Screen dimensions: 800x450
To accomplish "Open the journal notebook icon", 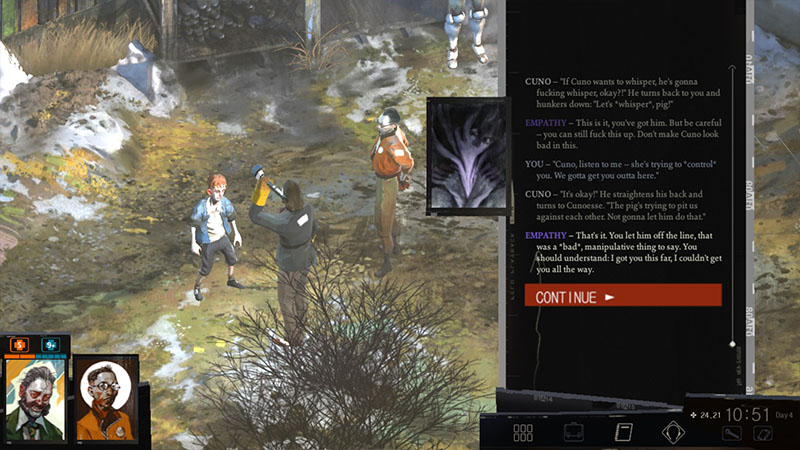I will [x=623, y=433].
